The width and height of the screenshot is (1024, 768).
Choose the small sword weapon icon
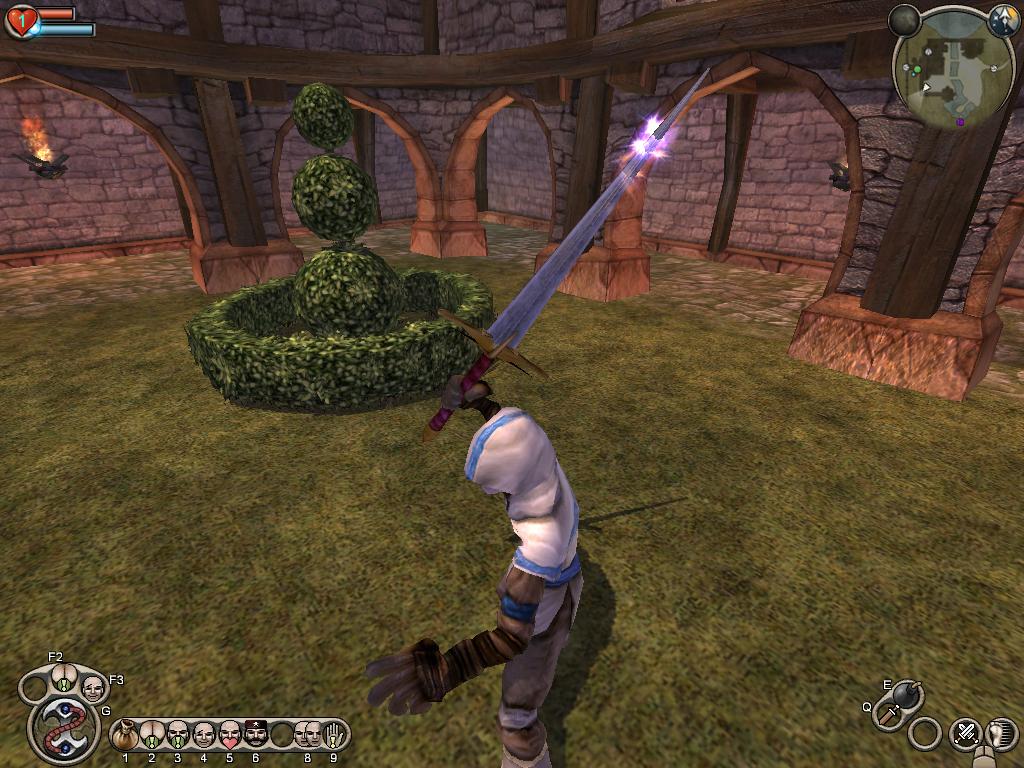tap(889, 716)
